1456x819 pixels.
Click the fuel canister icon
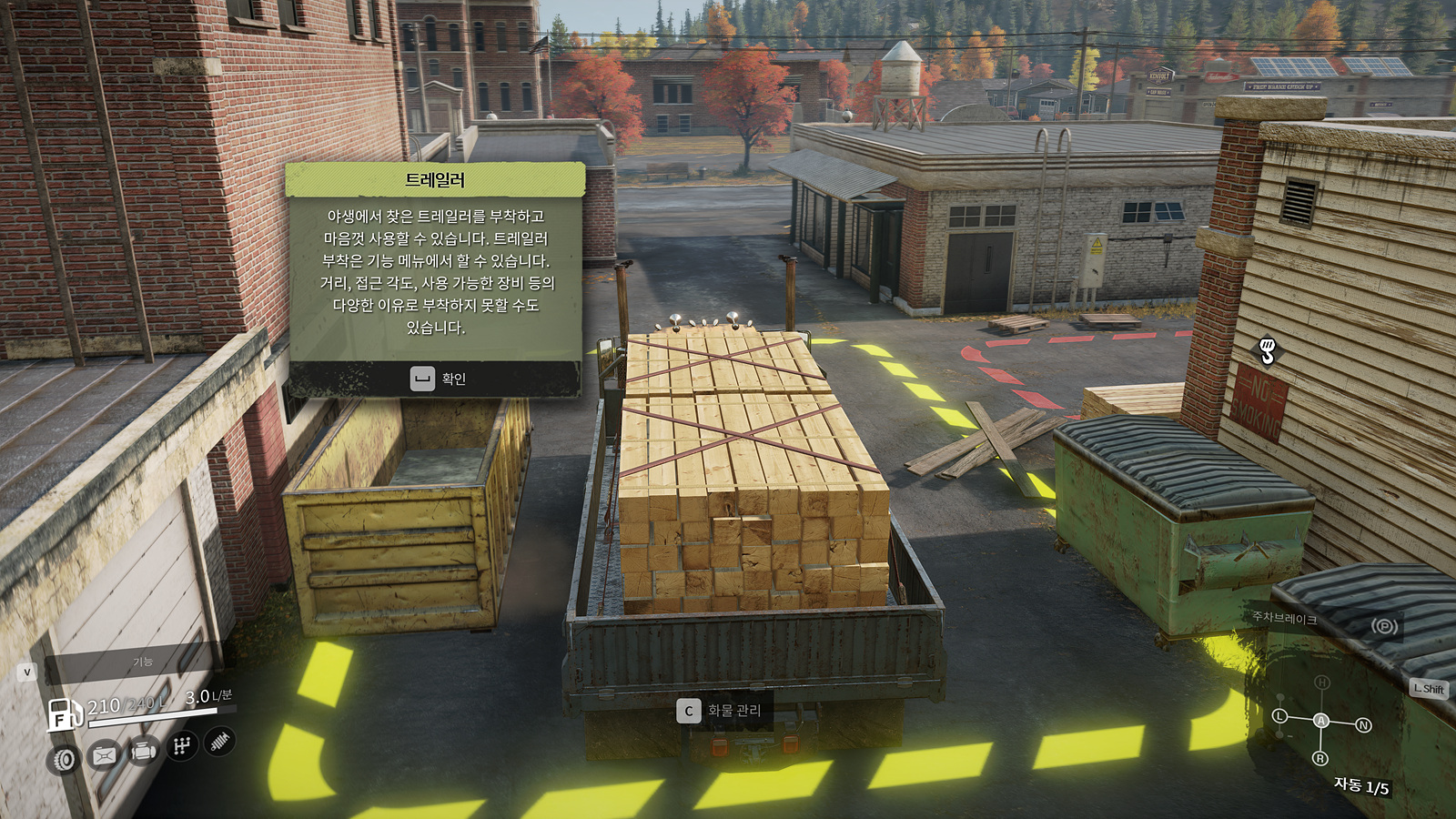pyautogui.click(x=104, y=755)
